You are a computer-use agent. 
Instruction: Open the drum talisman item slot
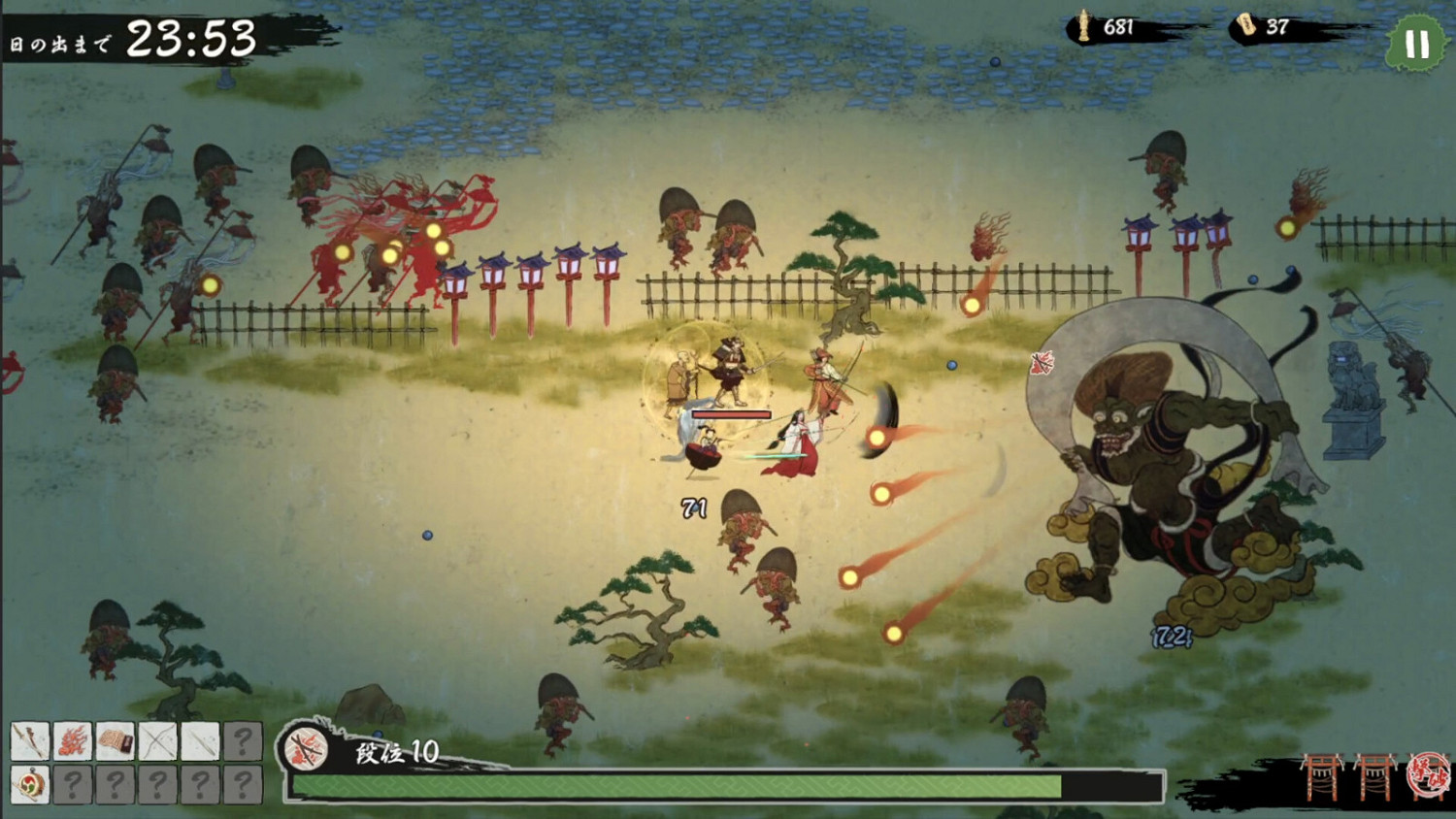30,784
